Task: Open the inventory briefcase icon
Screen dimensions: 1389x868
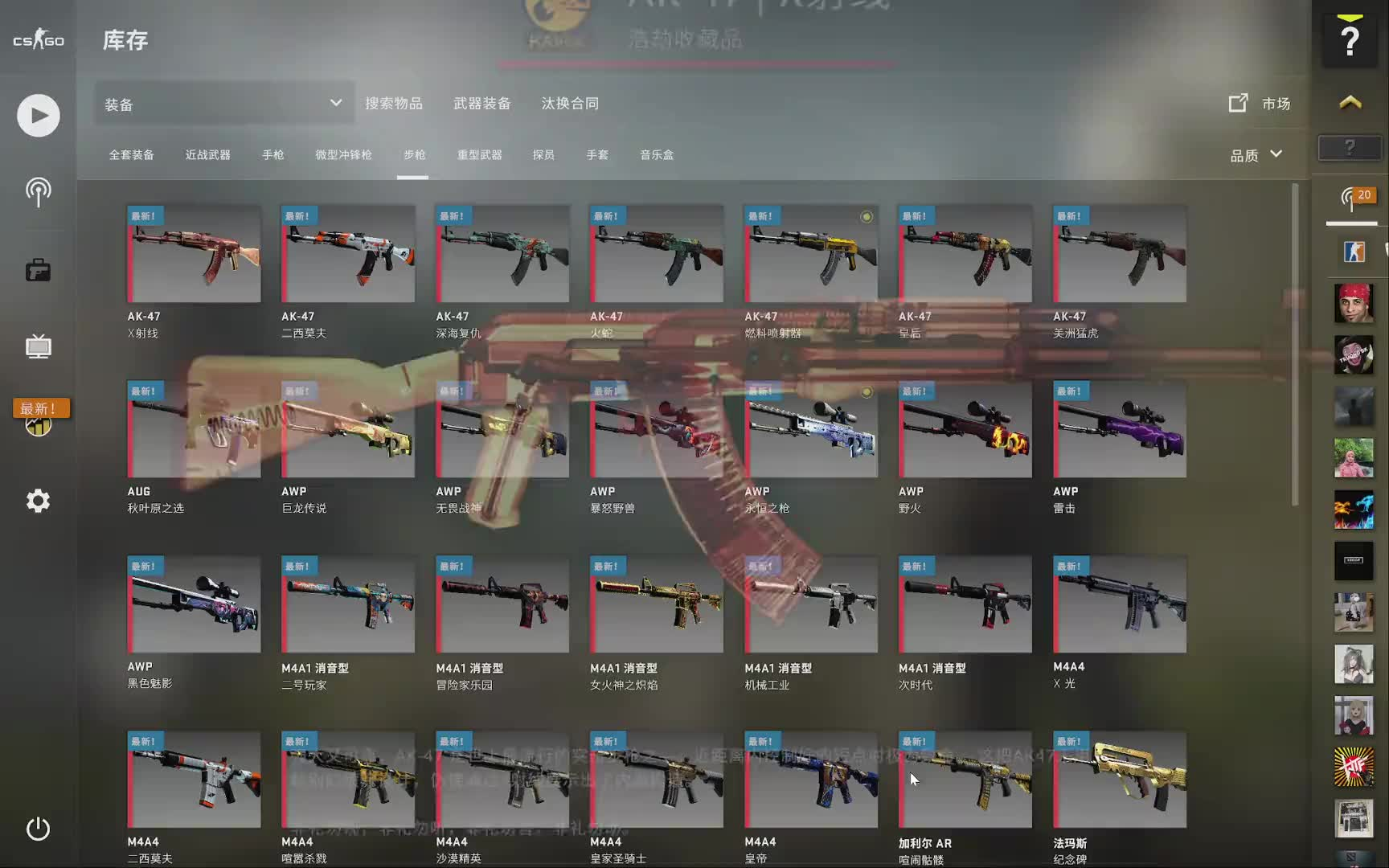Action: click(x=37, y=270)
